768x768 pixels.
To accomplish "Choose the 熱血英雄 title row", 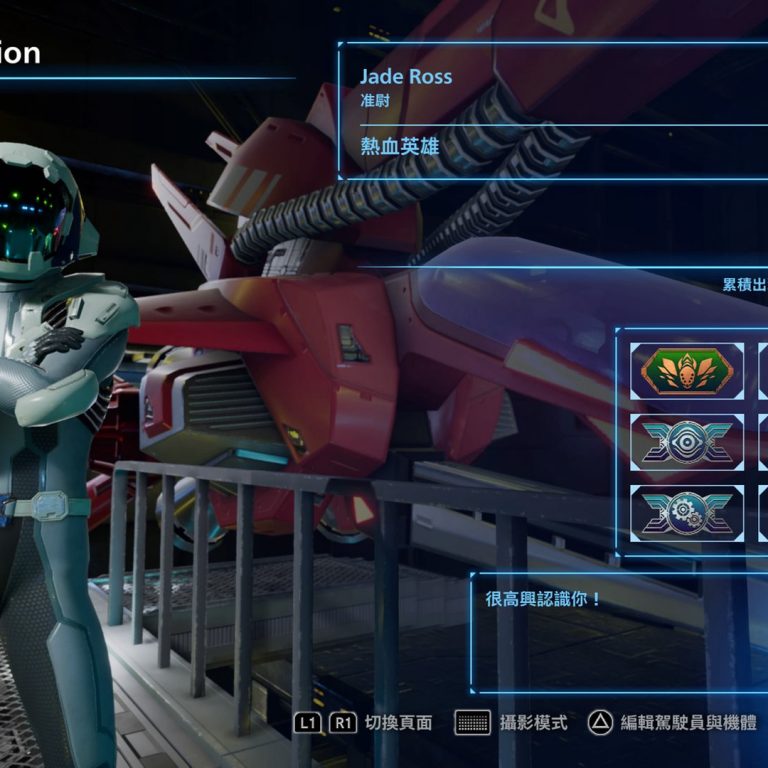I will [x=401, y=146].
